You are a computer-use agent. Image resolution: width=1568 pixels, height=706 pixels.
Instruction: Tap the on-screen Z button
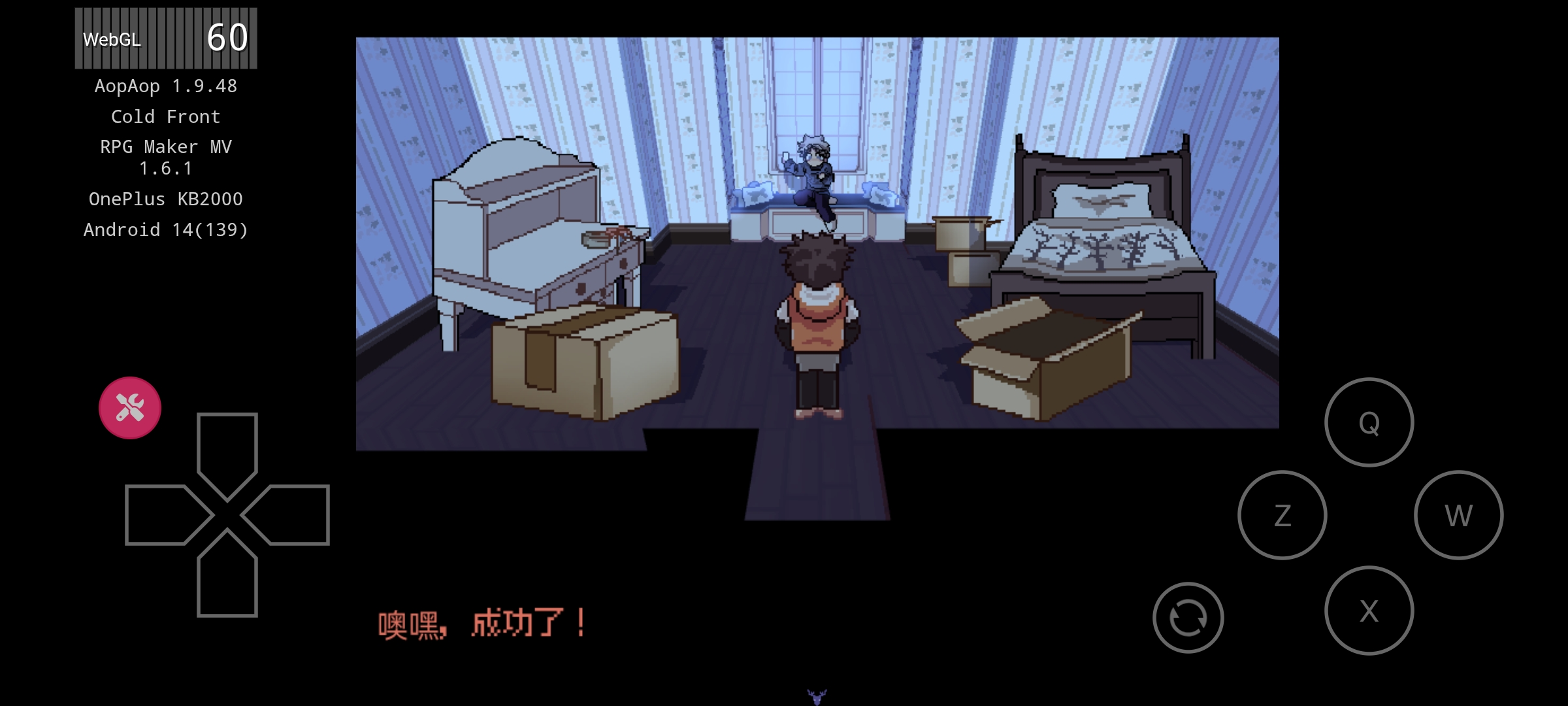click(1282, 515)
